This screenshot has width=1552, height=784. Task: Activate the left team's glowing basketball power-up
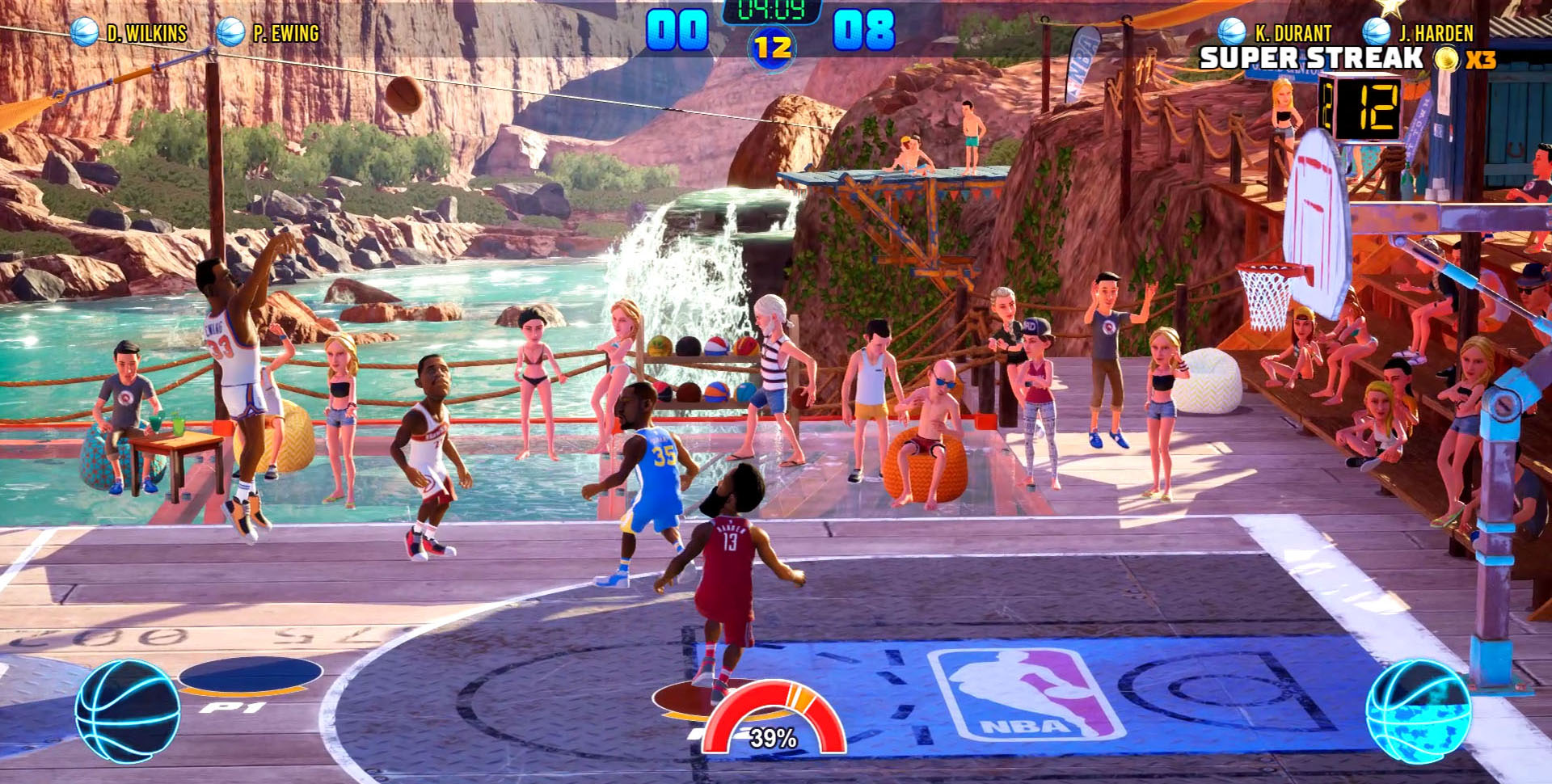[x=128, y=711]
